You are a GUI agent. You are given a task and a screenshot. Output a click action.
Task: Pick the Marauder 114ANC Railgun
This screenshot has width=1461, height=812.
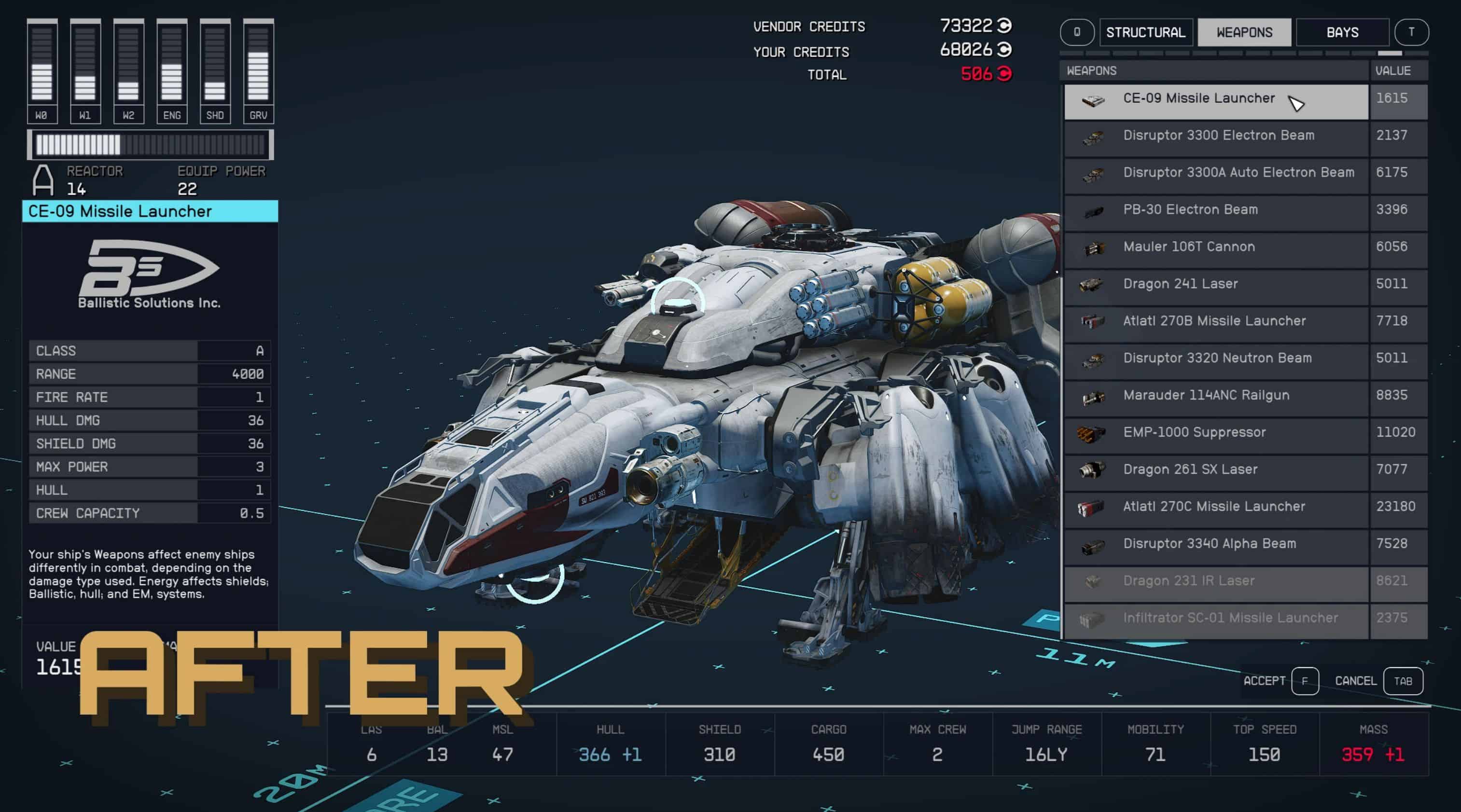[1206, 396]
